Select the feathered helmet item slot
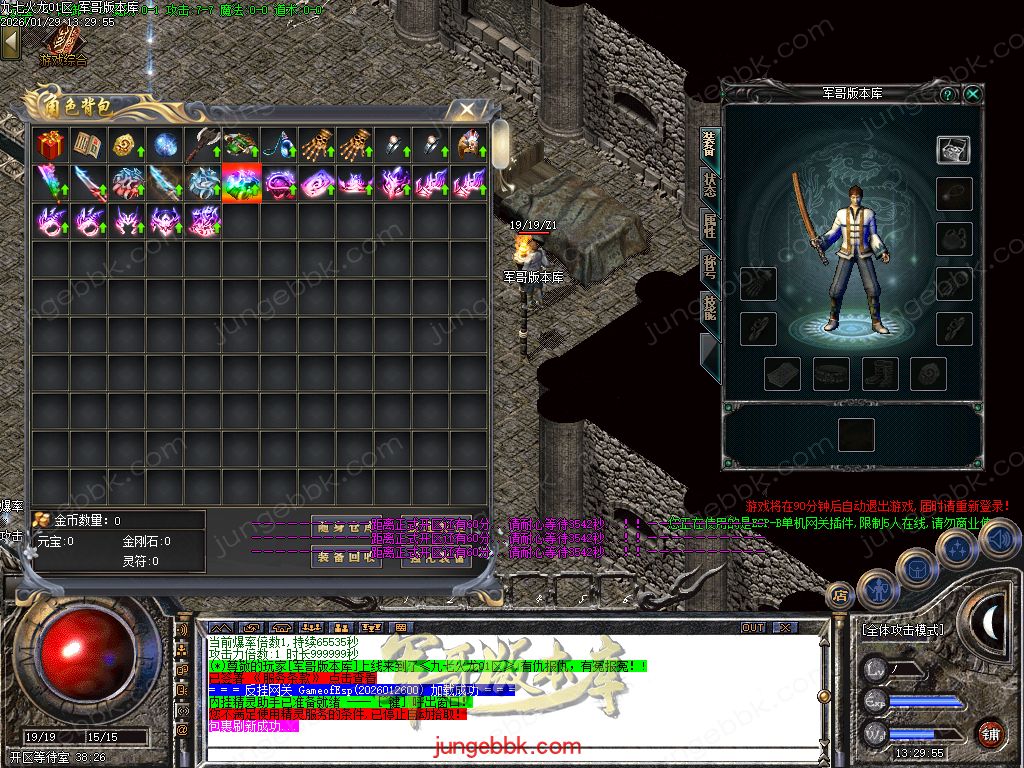 click(x=468, y=146)
